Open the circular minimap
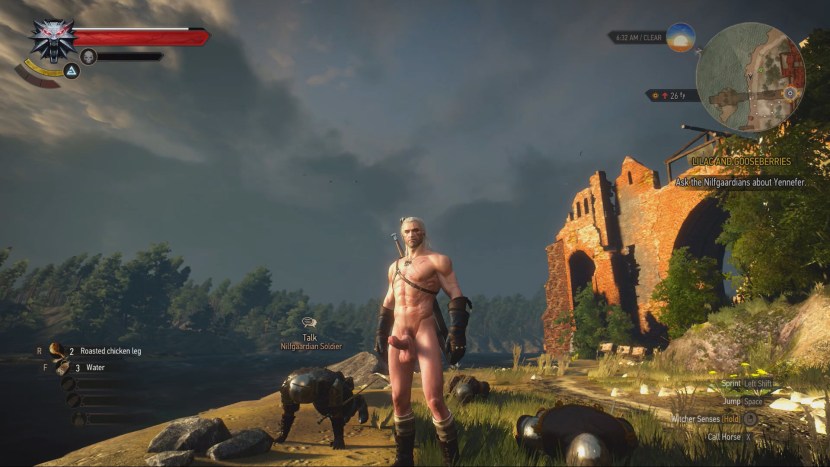Viewport: 830px width, 467px height. coord(750,77)
